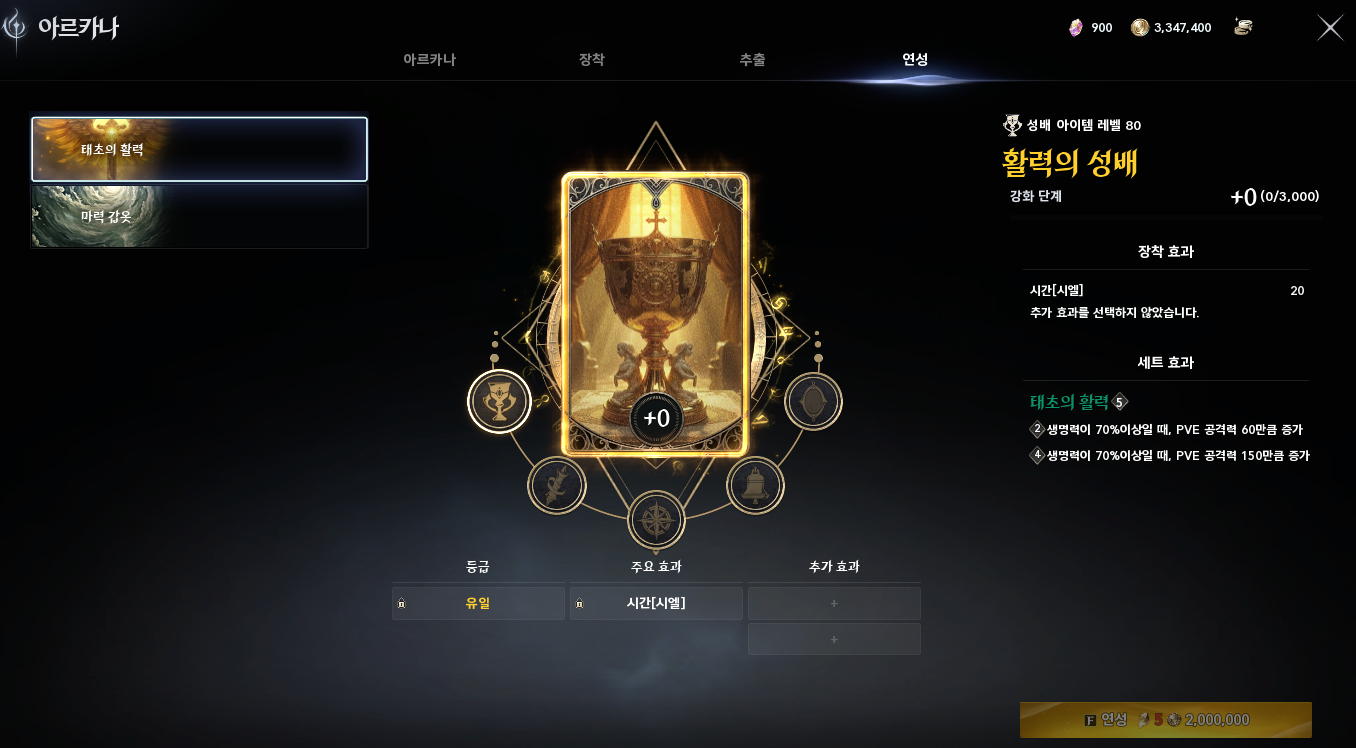Open the coin stack icon in top bar

pos(1243,27)
